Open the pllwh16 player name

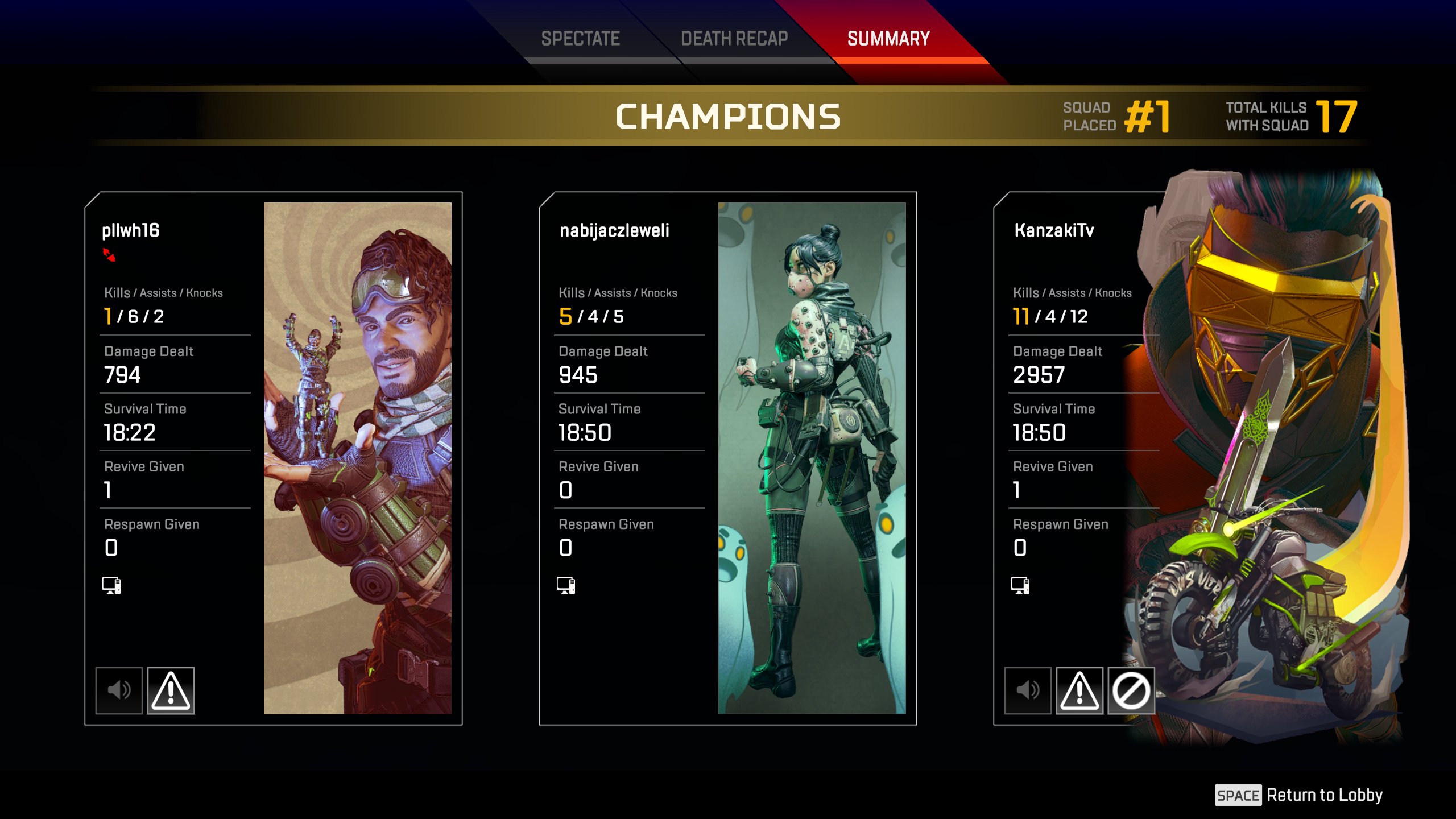coord(131,230)
